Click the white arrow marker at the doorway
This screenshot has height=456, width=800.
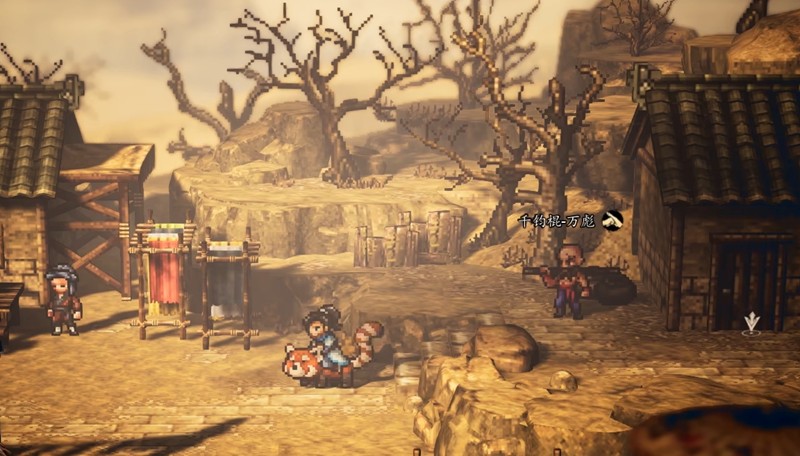(751, 322)
